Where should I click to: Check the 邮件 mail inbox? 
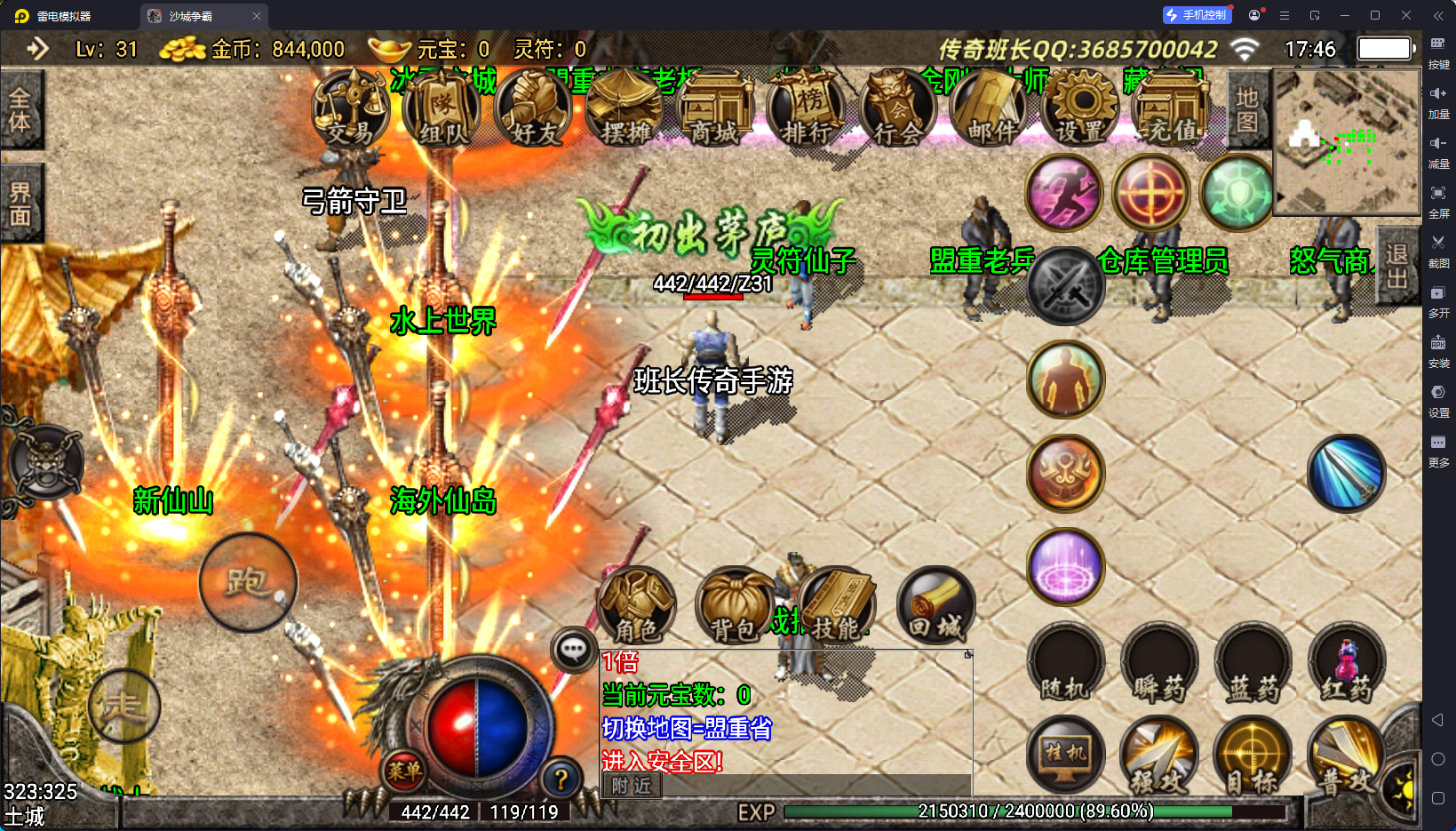coord(990,110)
